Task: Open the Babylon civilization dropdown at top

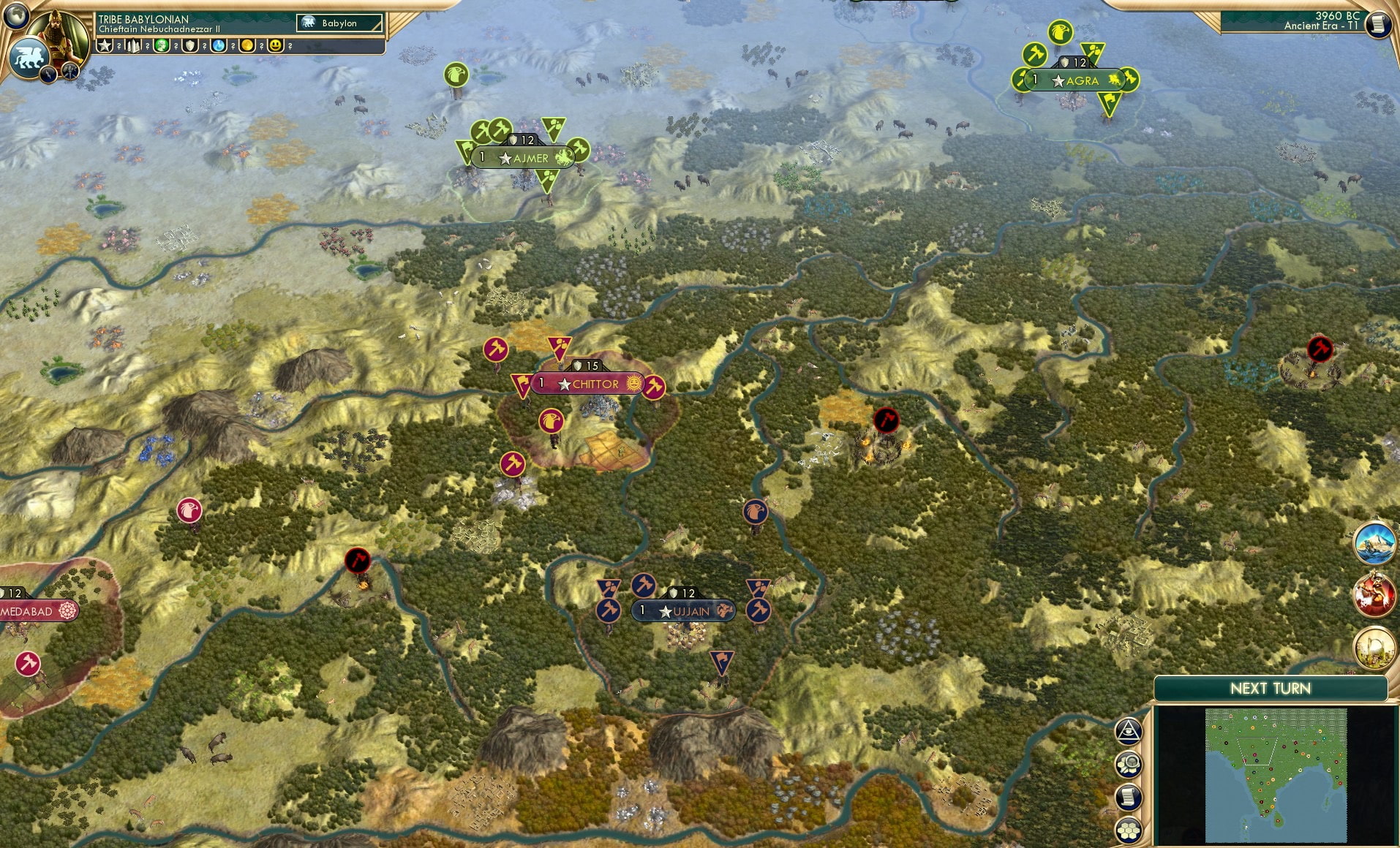Action: pyautogui.click(x=340, y=23)
